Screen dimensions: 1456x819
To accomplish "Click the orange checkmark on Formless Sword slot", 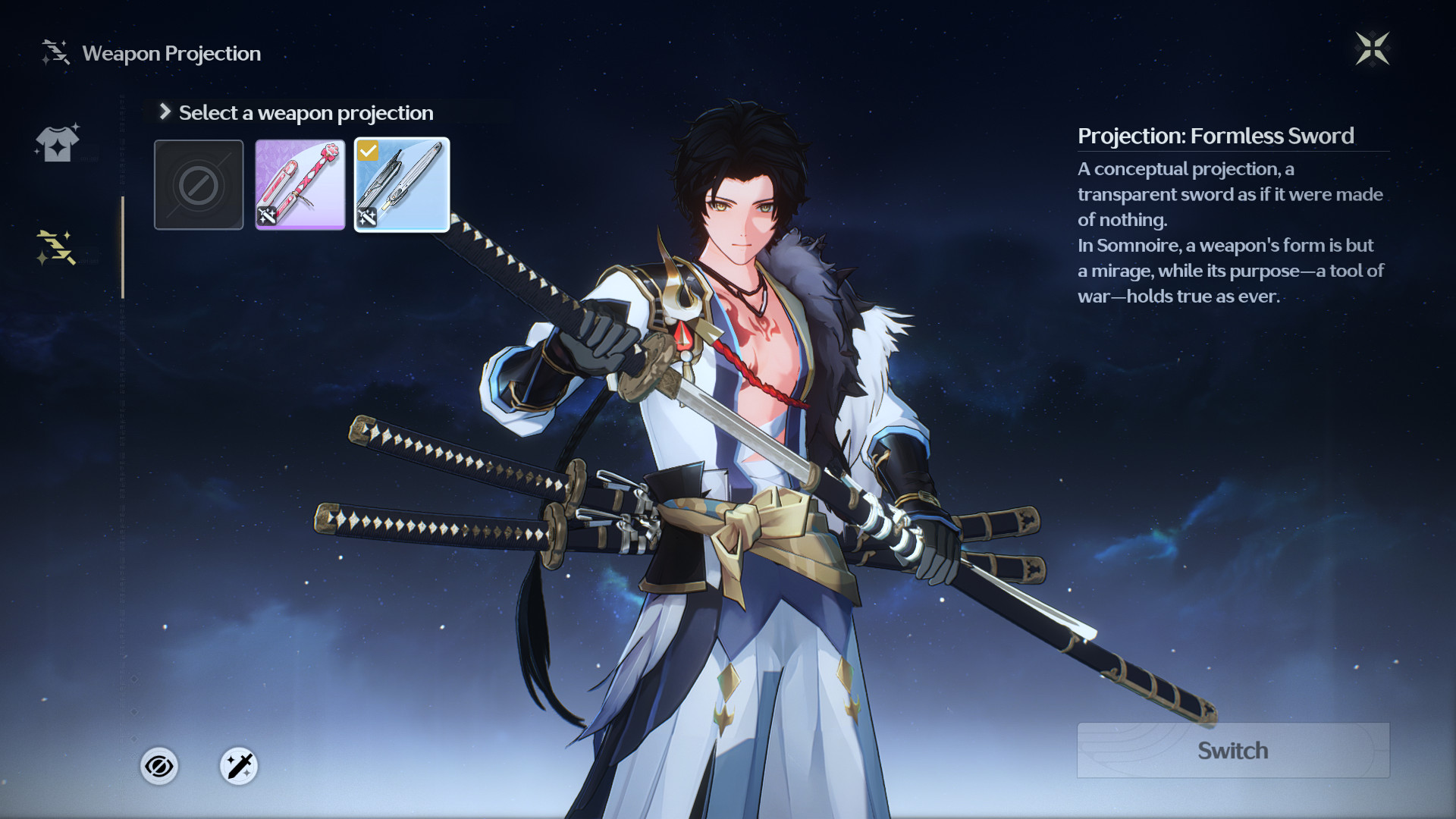I will [x=369, y=150].
